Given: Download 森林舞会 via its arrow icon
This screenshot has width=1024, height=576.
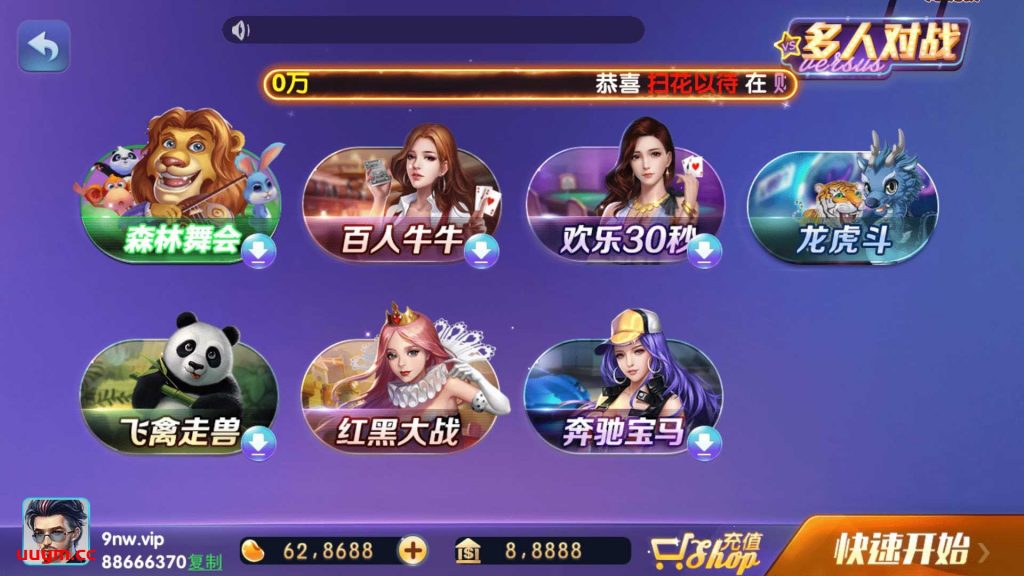Looking at the screenshot, I should coord(259,253).
